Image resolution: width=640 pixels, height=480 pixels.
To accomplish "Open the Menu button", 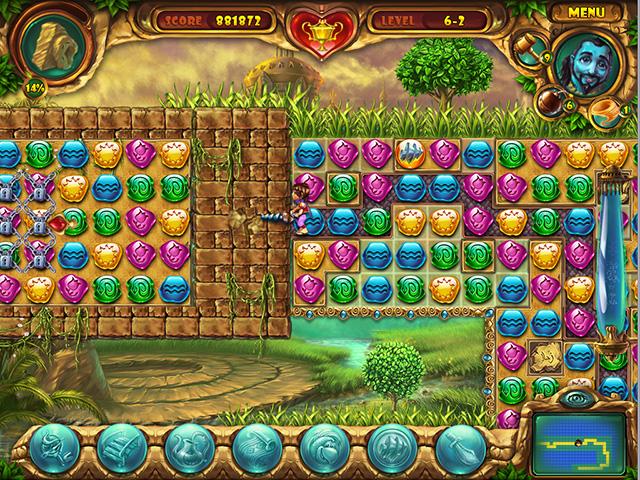I will coord(585,12).
